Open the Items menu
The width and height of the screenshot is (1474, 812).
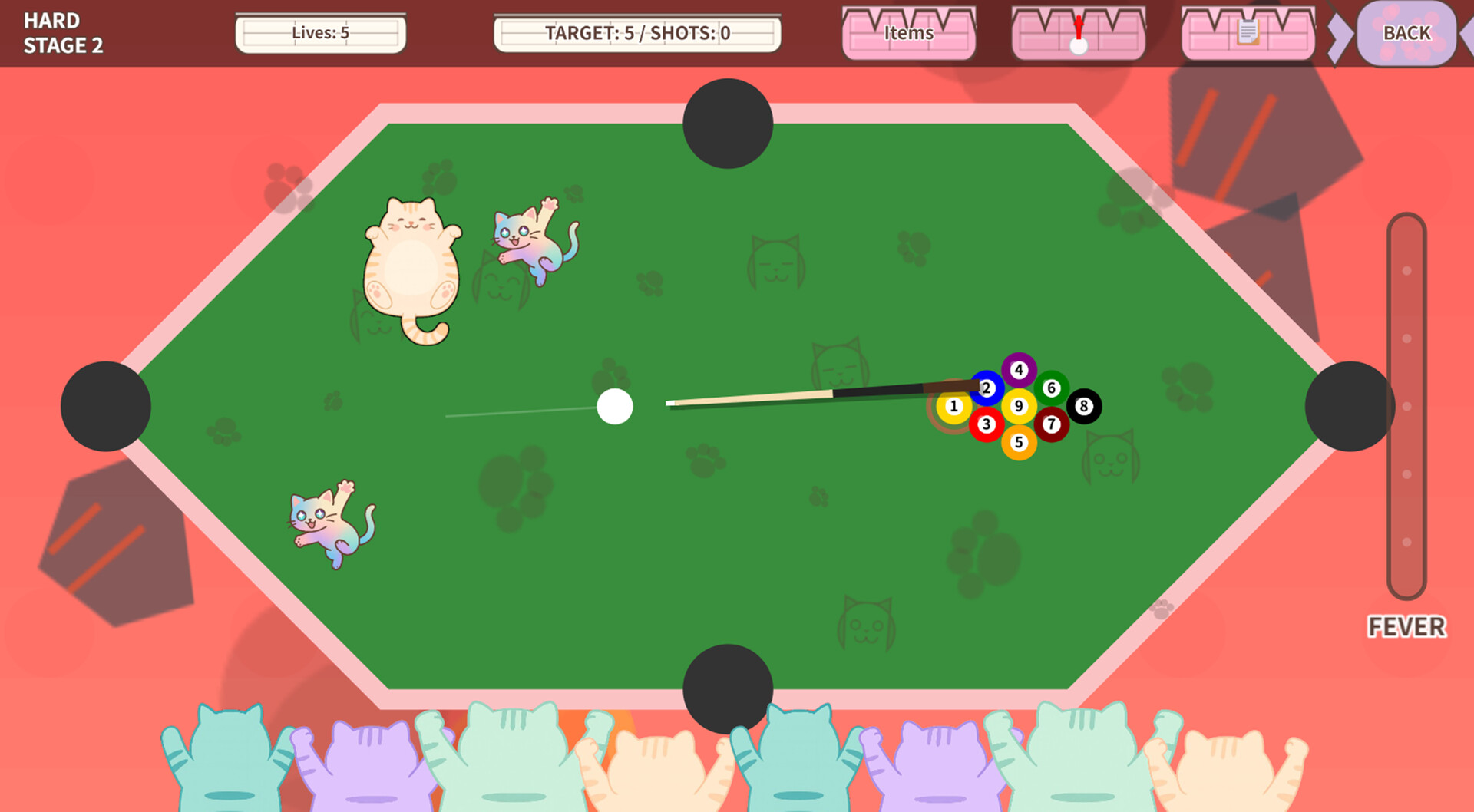(908, 34)
